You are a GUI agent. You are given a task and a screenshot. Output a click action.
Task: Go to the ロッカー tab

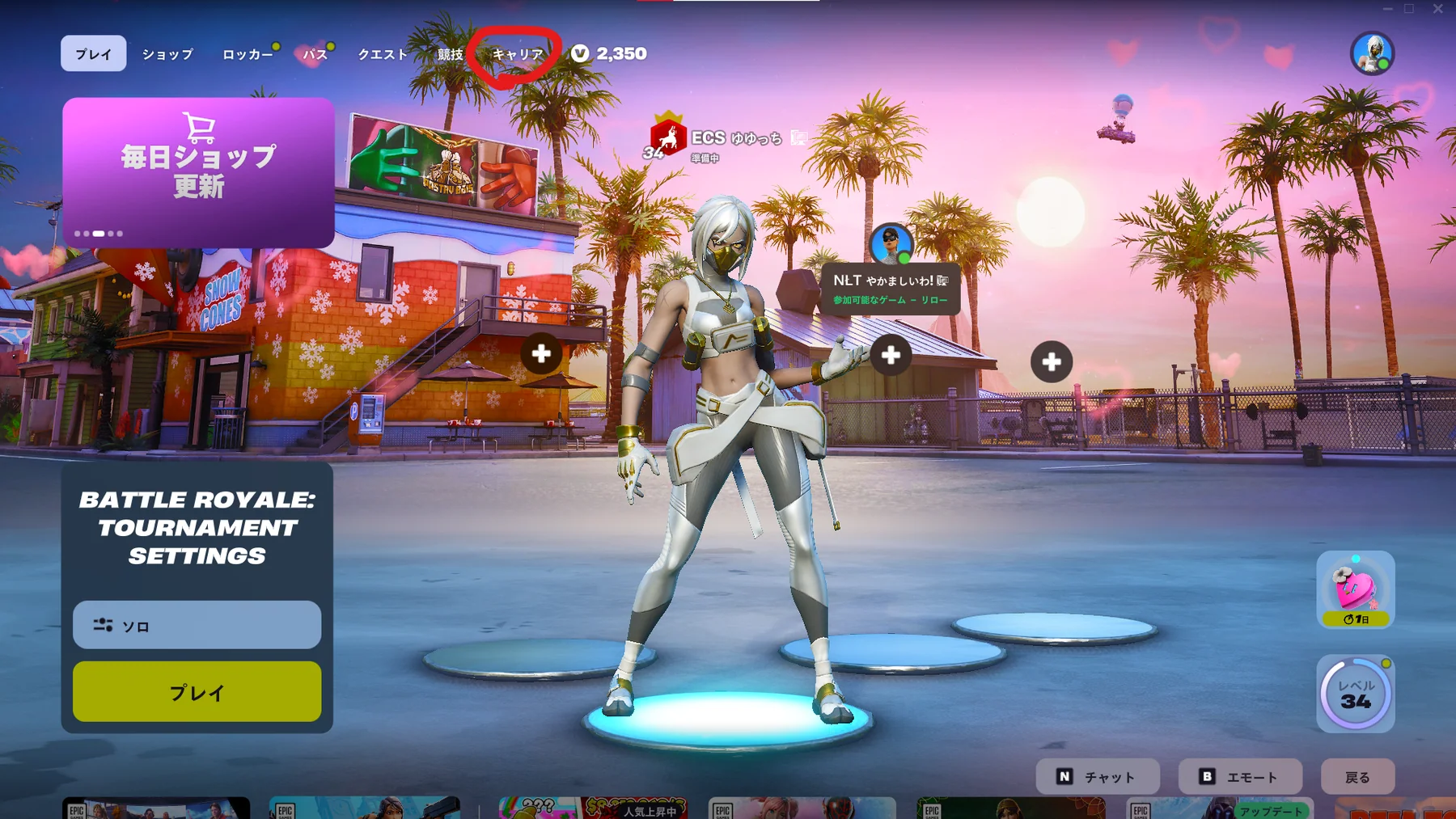(248, 54)
